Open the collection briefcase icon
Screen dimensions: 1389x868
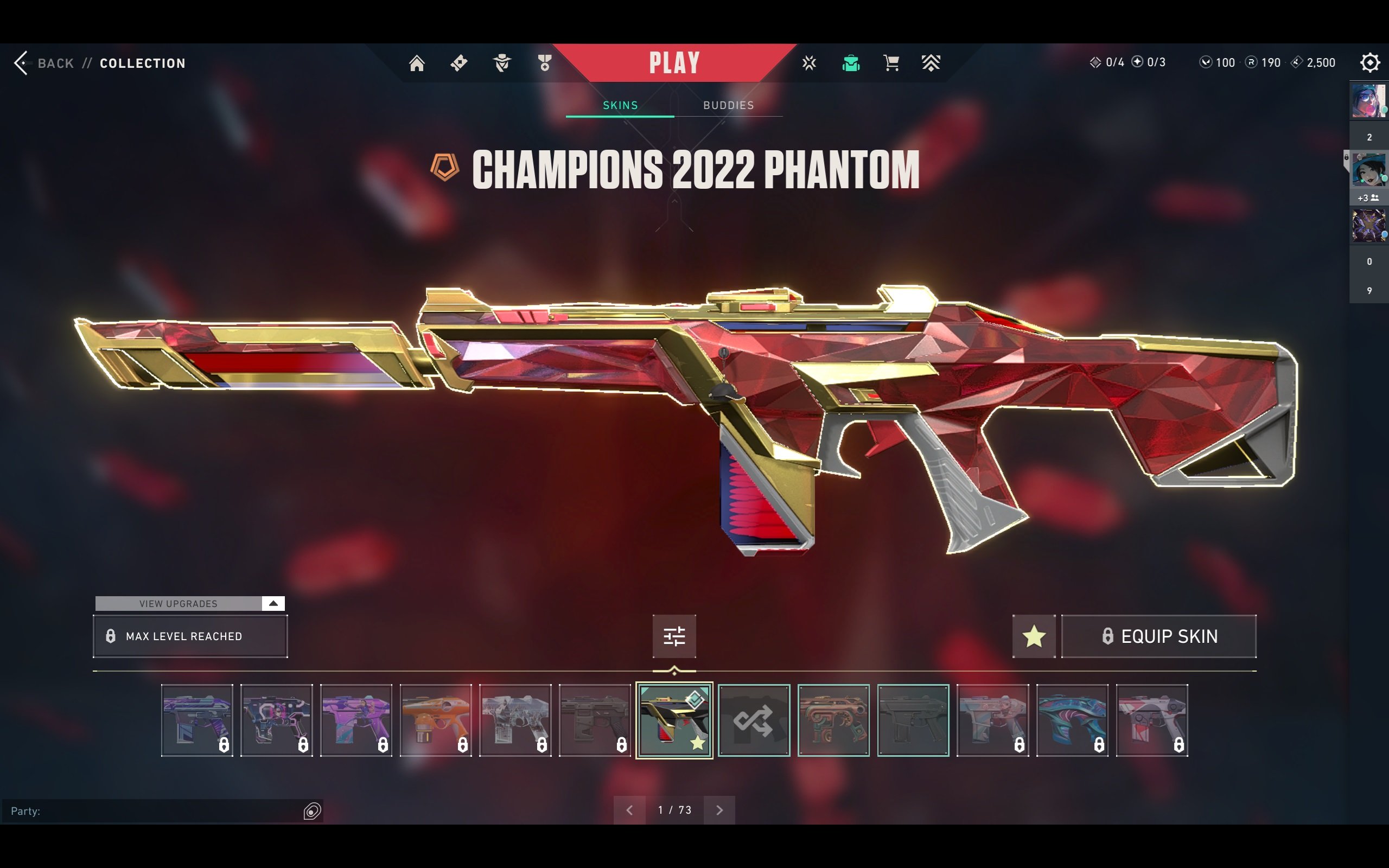pyautogui.click(x=851, y=62)
